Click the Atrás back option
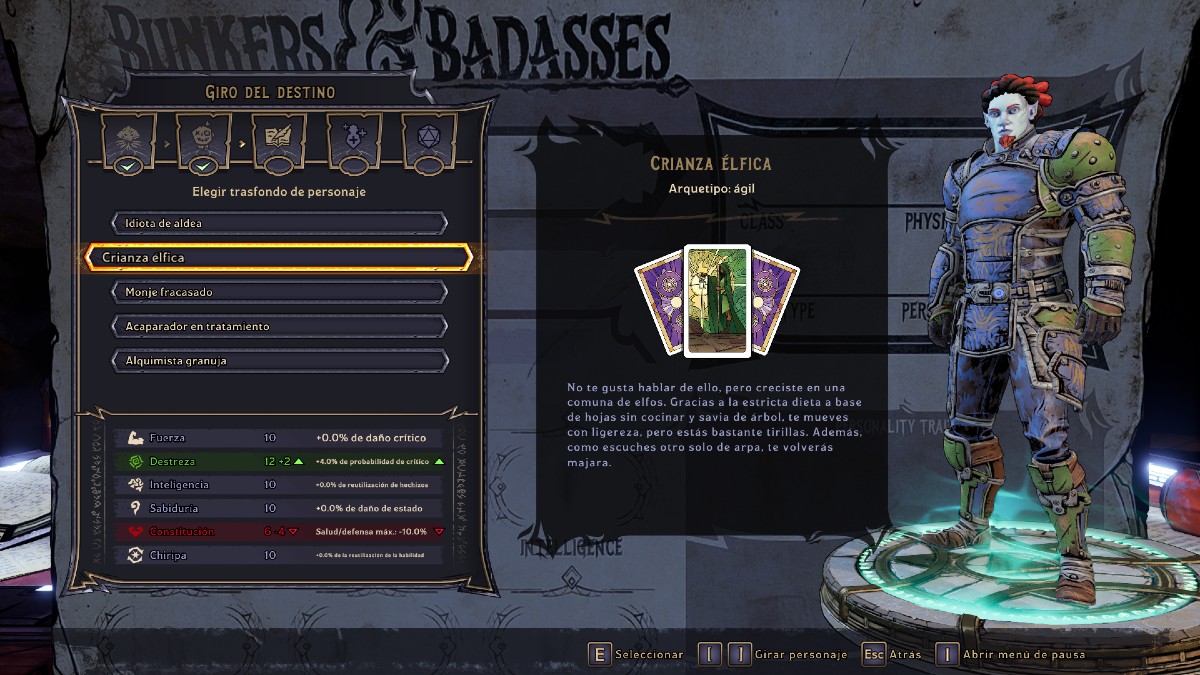The width and height of the screenshot is (1200, 675). pyautogui.click(x=907, y=655)
